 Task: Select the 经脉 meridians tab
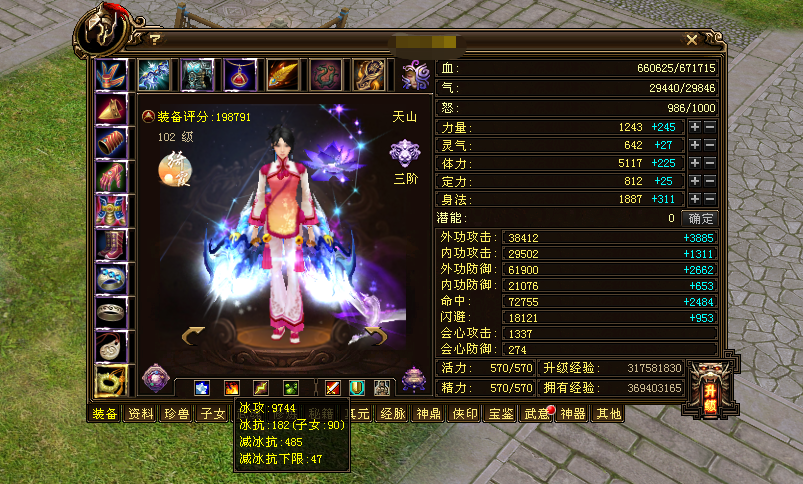point(393,414)
